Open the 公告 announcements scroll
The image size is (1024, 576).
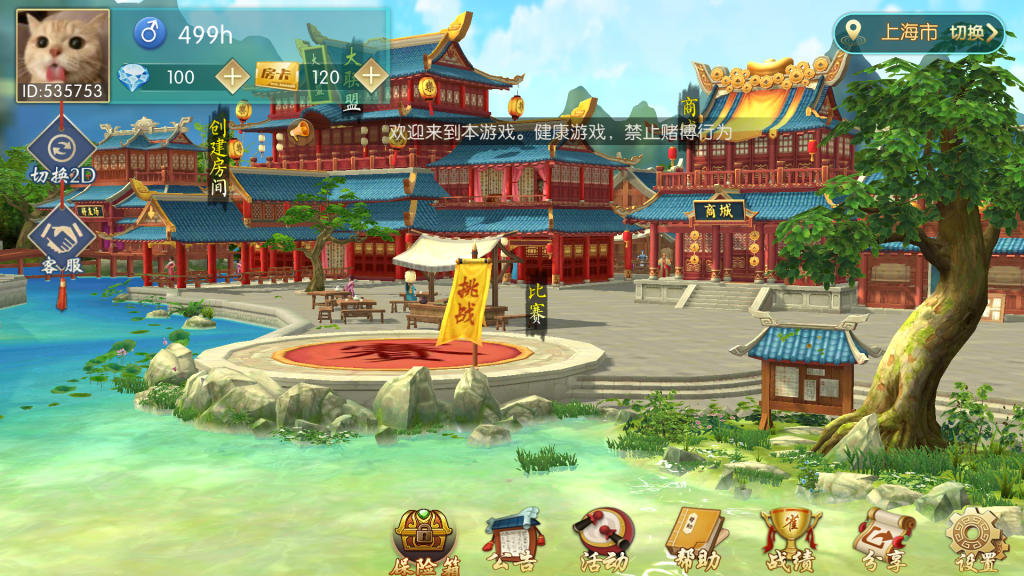(x=513, y=542)
